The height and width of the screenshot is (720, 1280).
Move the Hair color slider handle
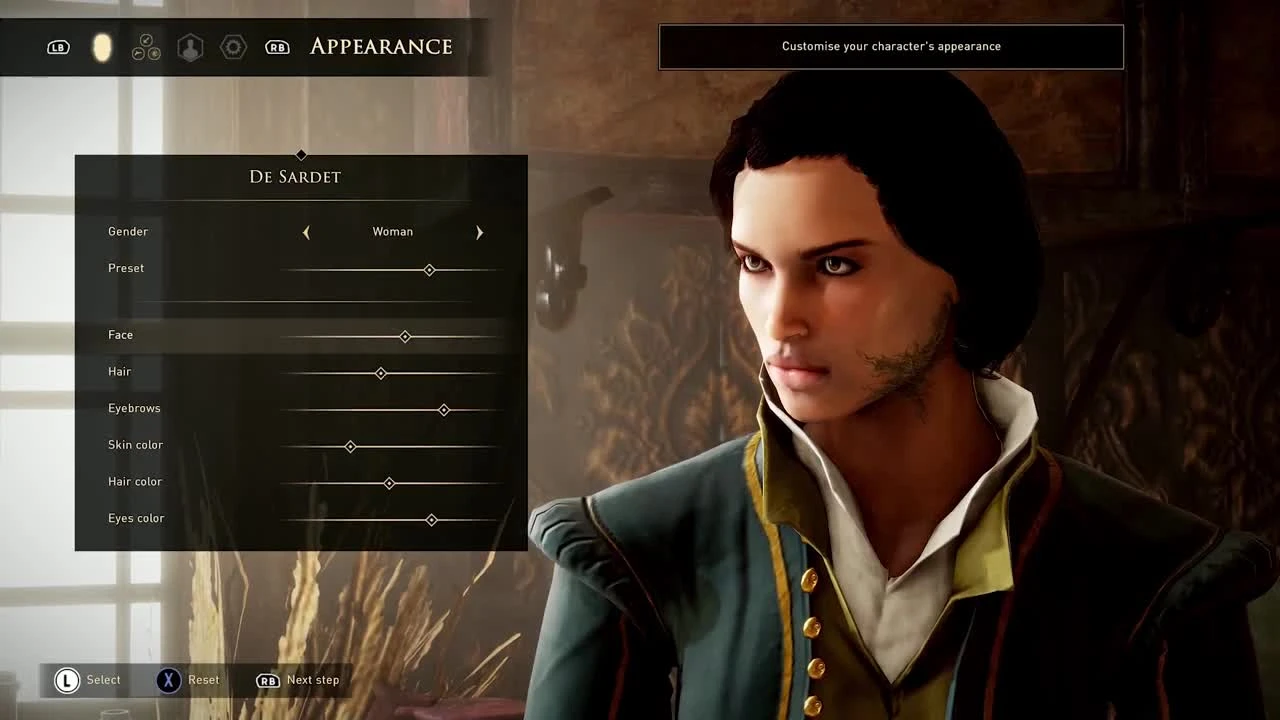point(389,483)
